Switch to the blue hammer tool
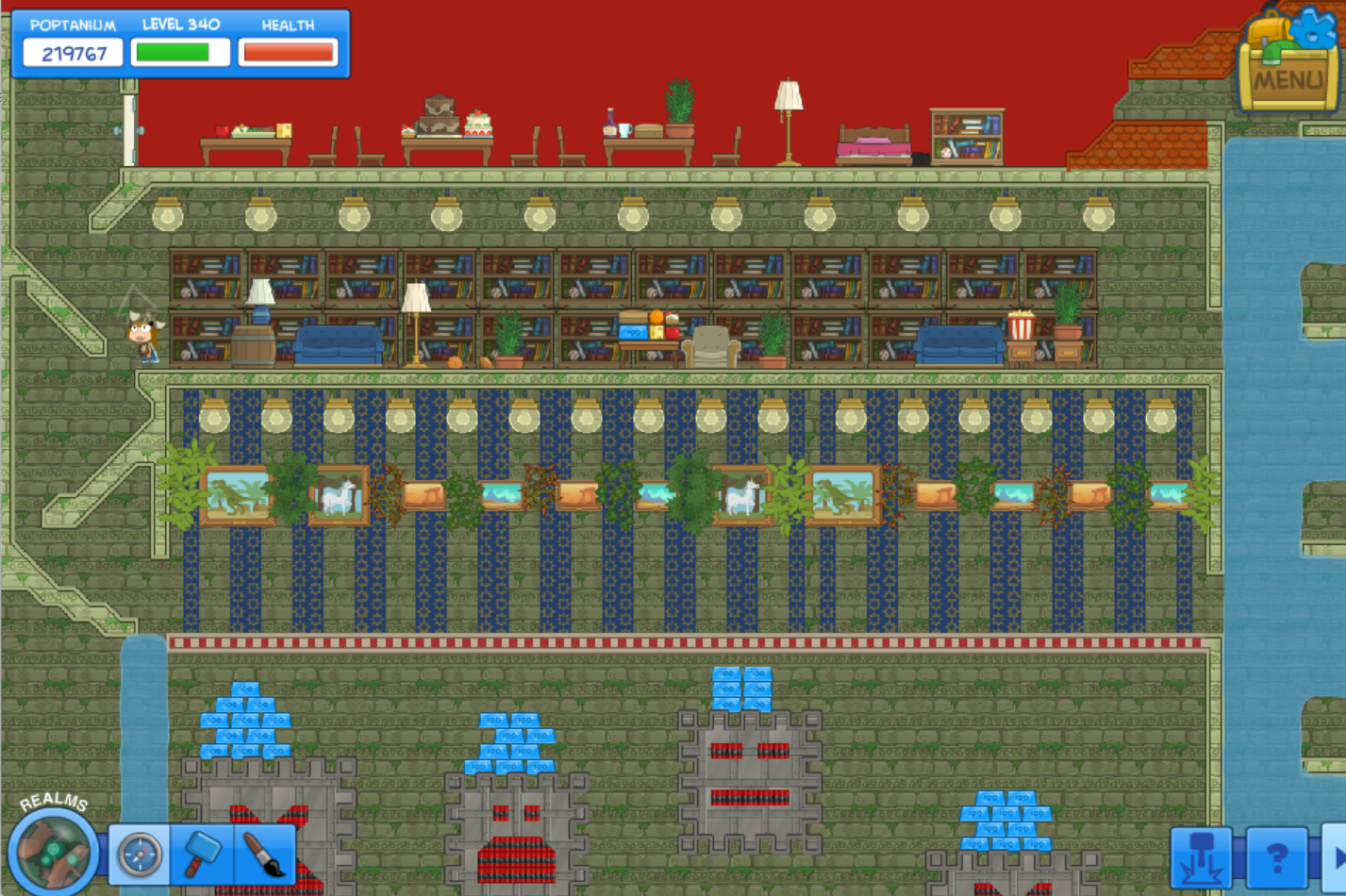Screen dimensions: 1346x896 click(202, 855)
